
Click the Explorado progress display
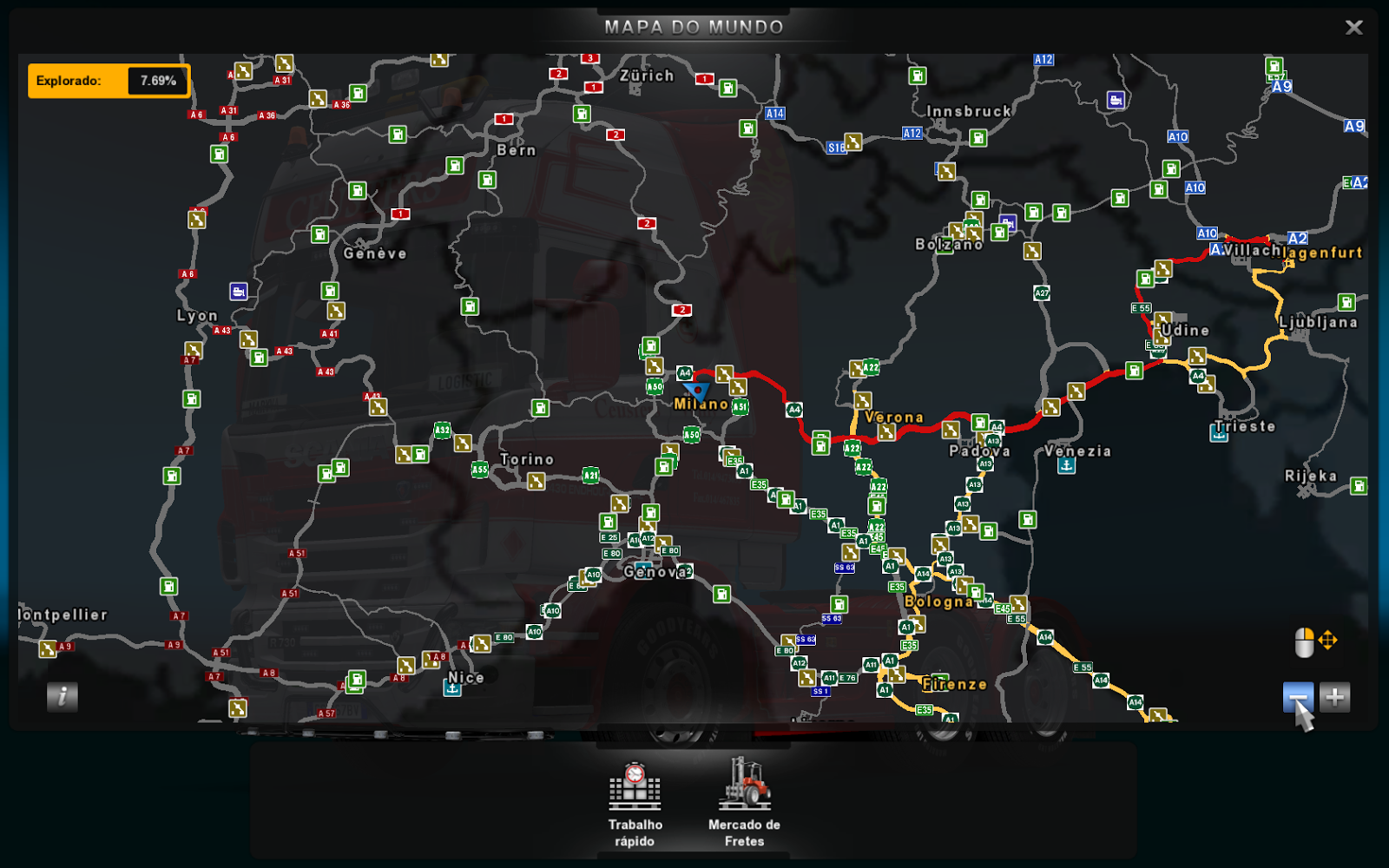click(109, 80)
